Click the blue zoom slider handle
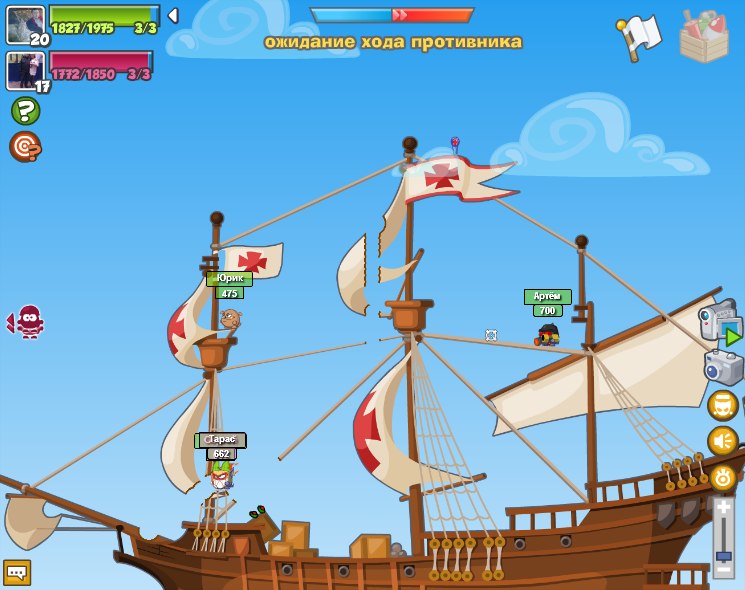Screen dimensions: 745x590 [724, 555]
